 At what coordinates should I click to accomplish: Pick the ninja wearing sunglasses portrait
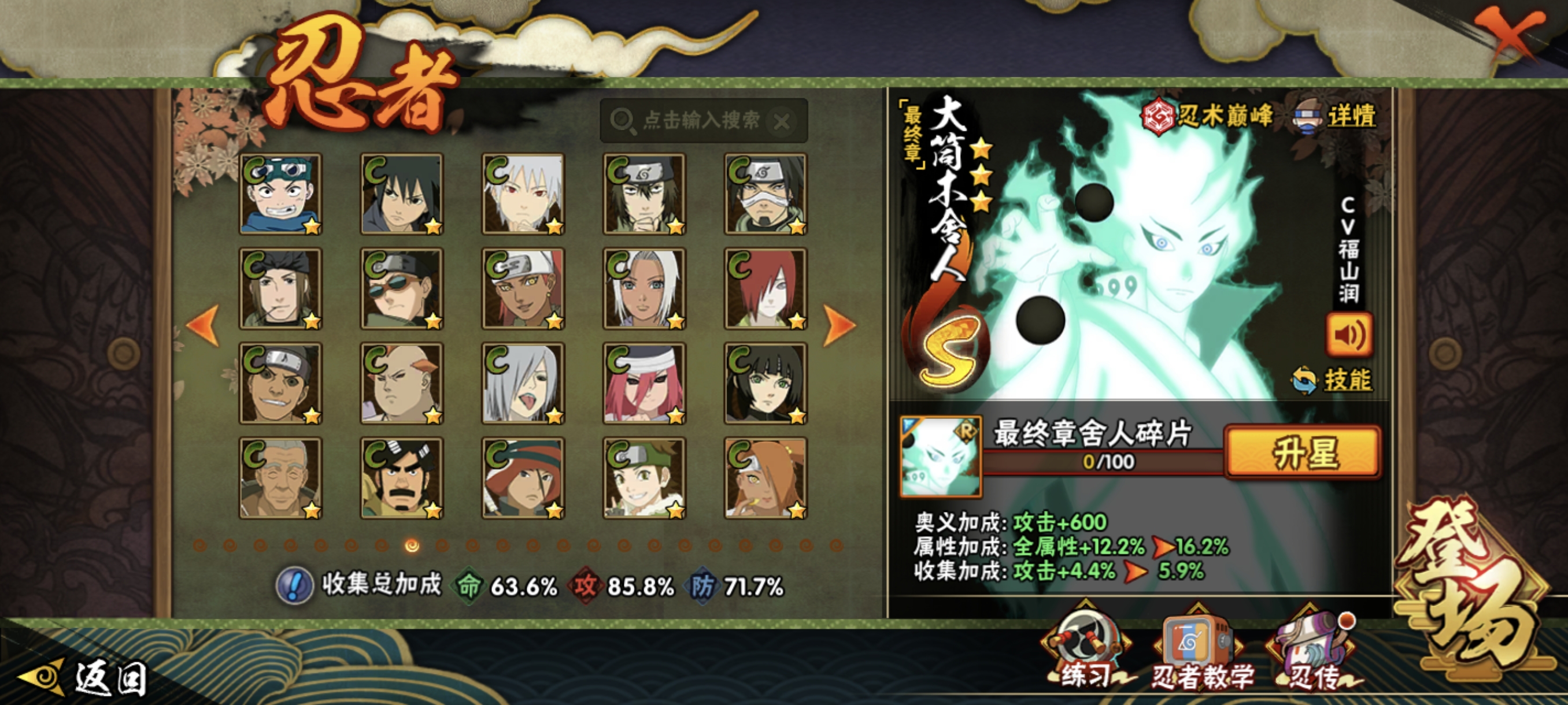click(x=402, y=288)
